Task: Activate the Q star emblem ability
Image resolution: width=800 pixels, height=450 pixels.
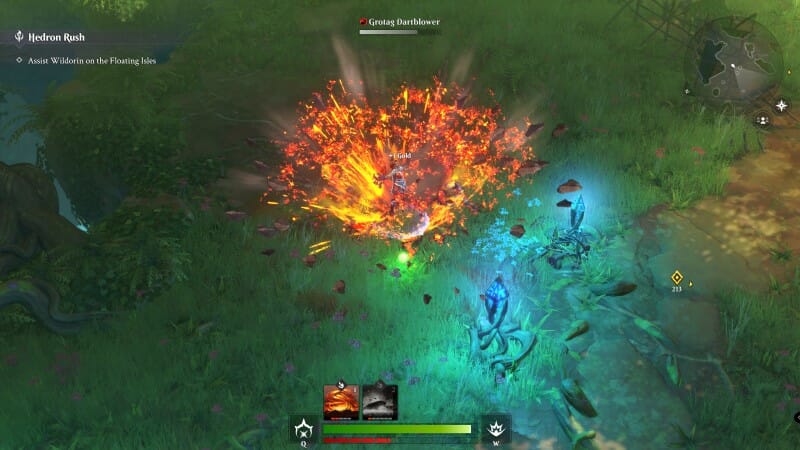Action: click(x=304, y=429)
